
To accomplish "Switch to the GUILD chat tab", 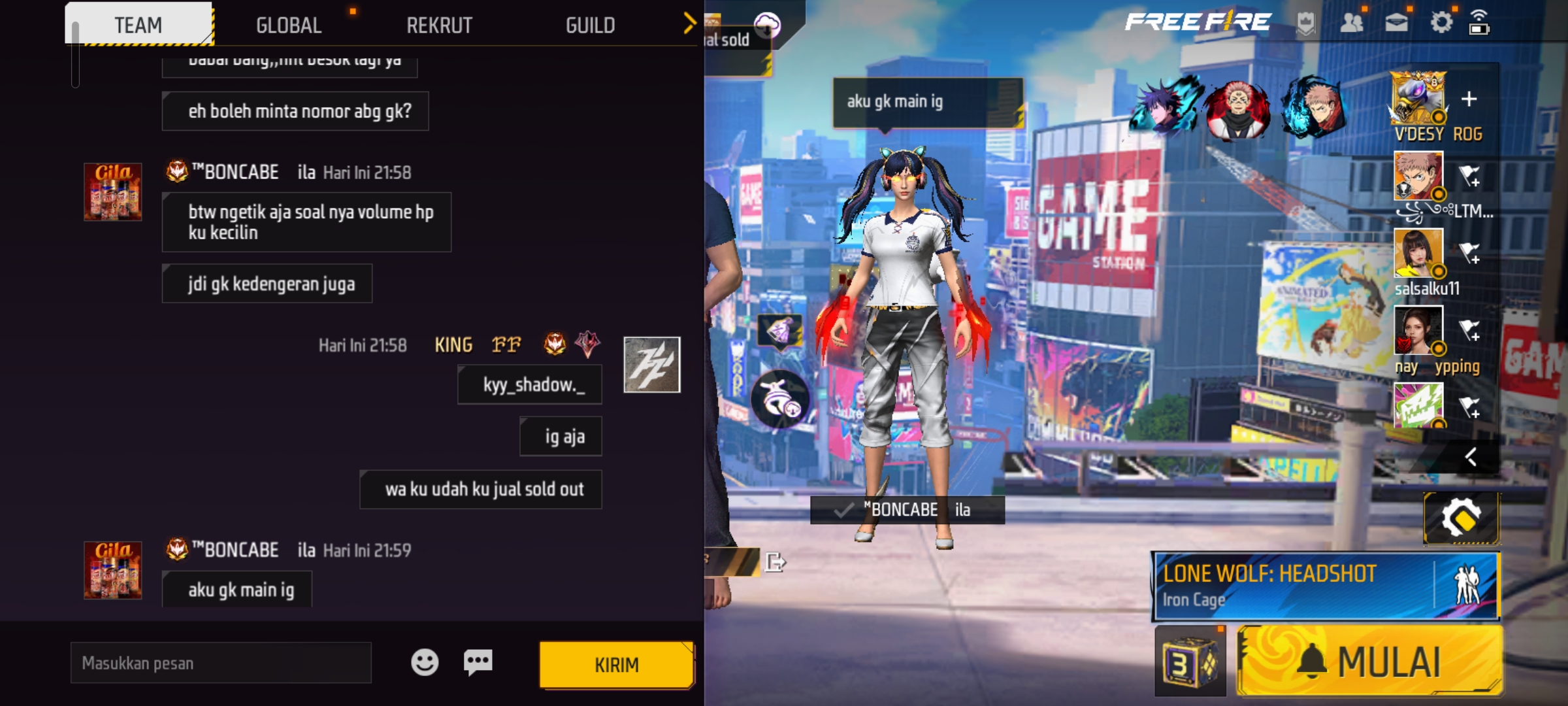I will (x=590, y=25).
